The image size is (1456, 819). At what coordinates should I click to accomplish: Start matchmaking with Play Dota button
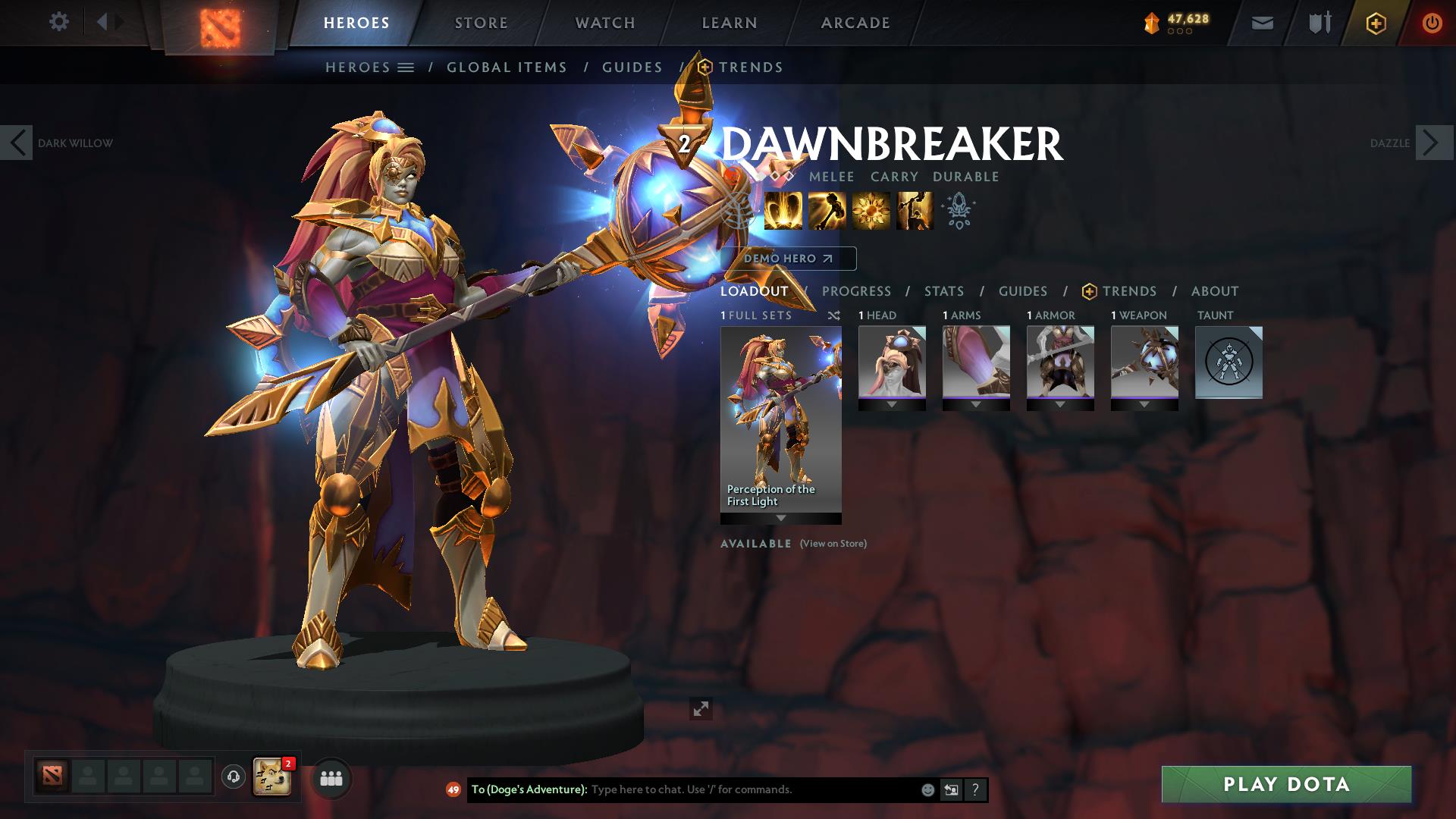[x=1286, y=784]
